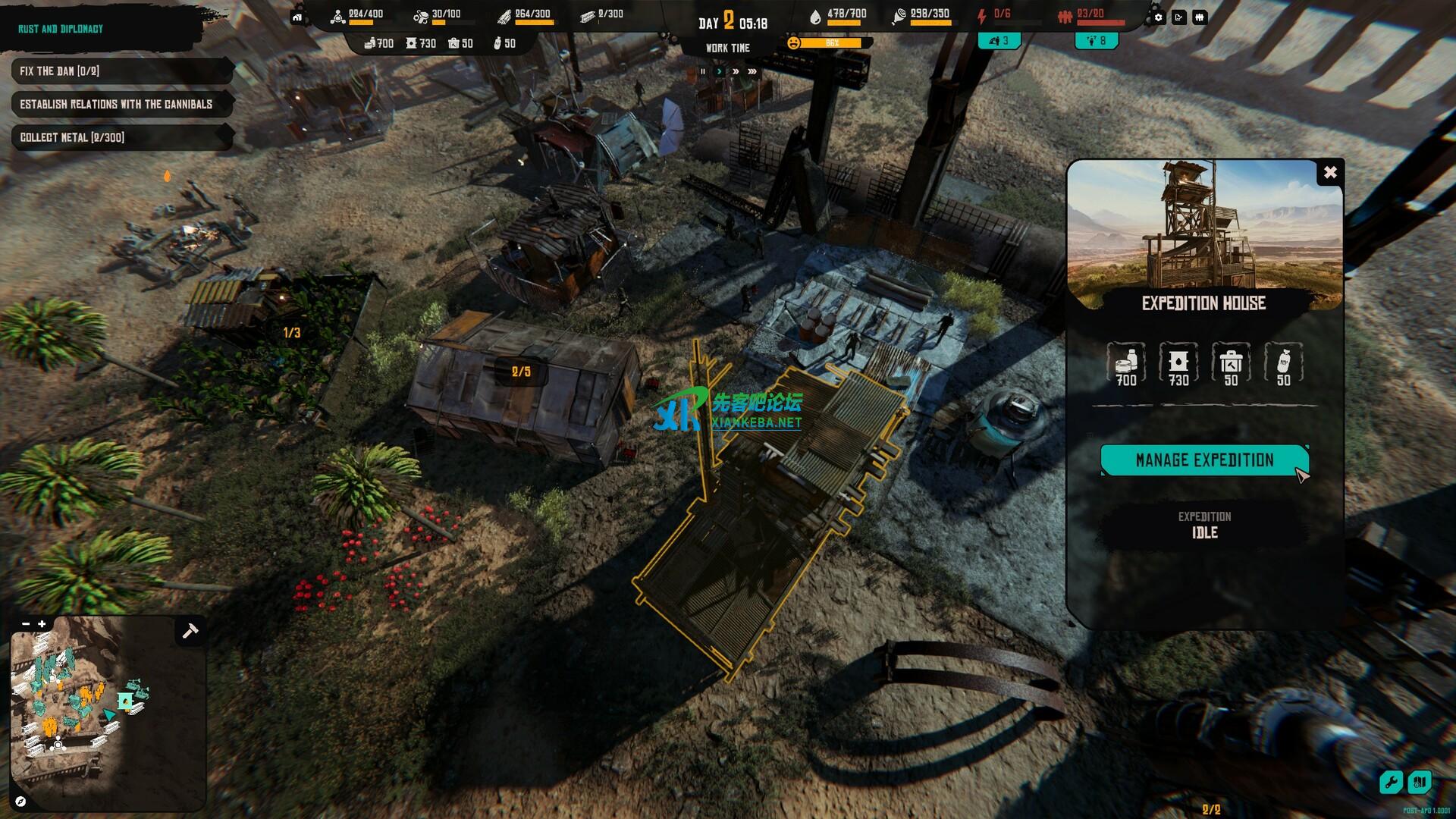Zoom in the minimap with plus
This screenshot has width=1456, height=819.
click(x=42, y=624)
